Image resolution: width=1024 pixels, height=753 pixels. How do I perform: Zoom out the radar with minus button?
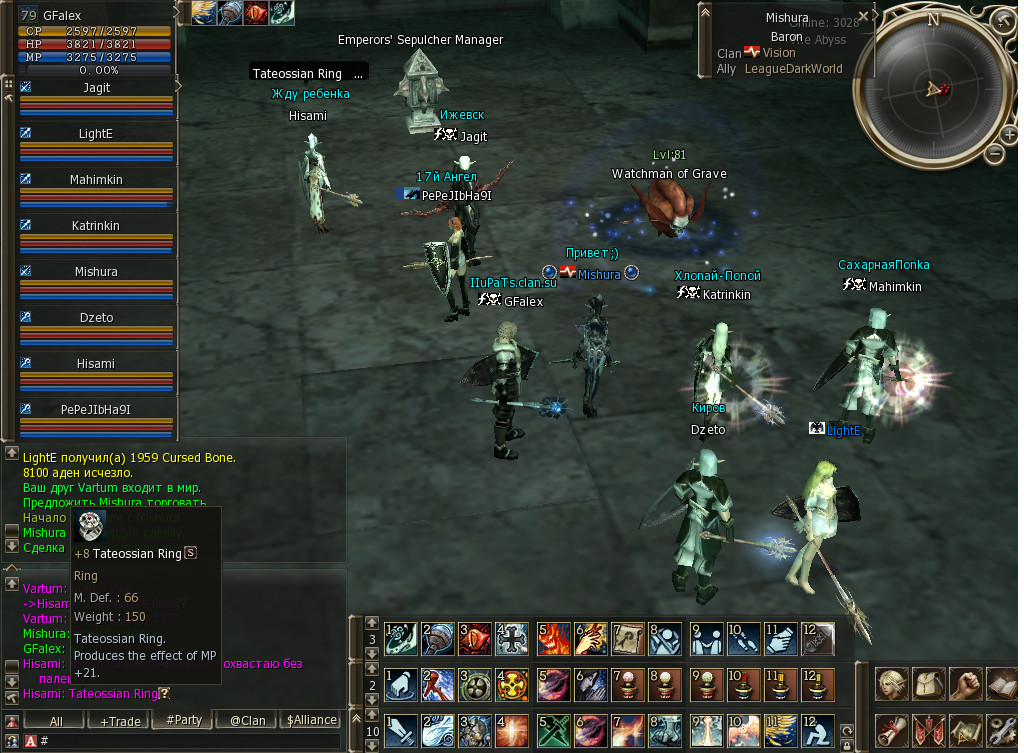(x=994, y=153)
